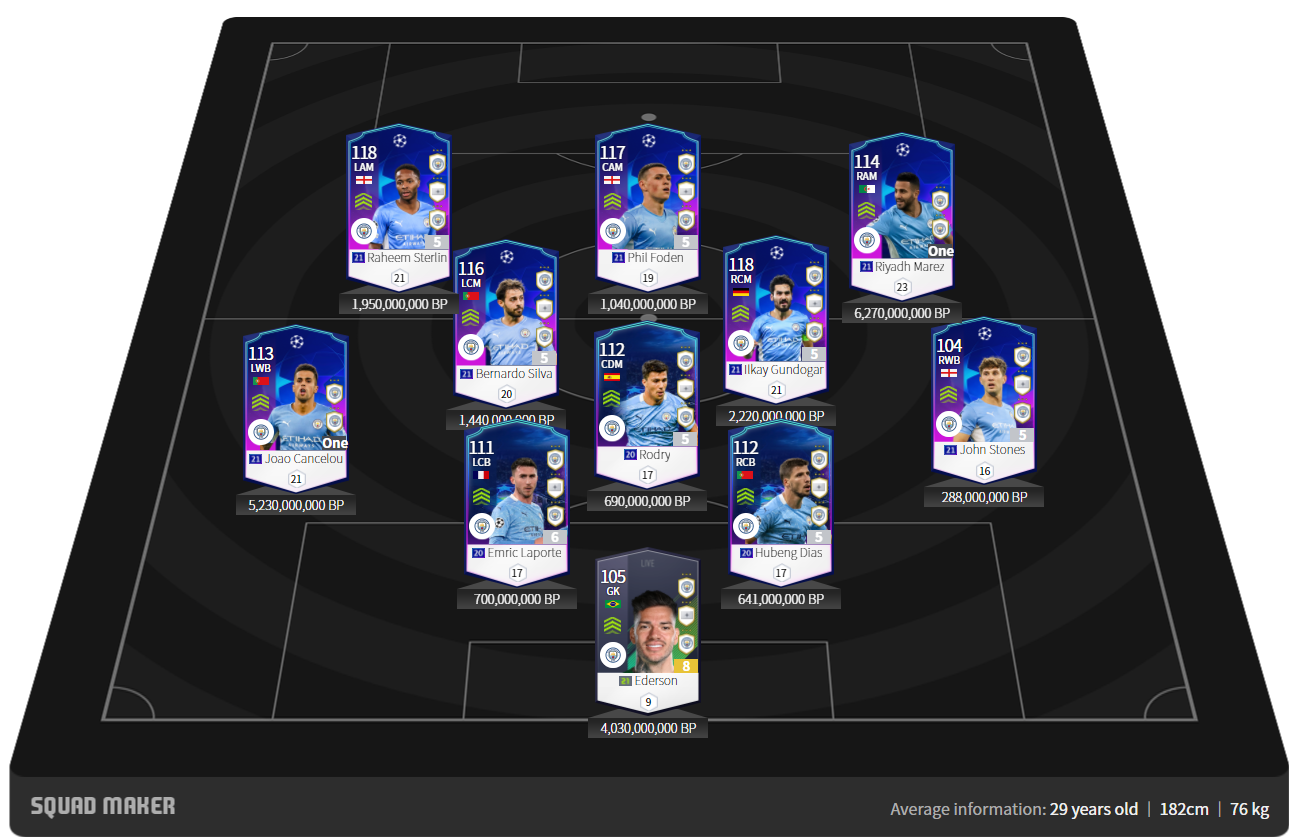Choose the Rodri CDM card
The image size is (1299, 840).
point(647,394)
